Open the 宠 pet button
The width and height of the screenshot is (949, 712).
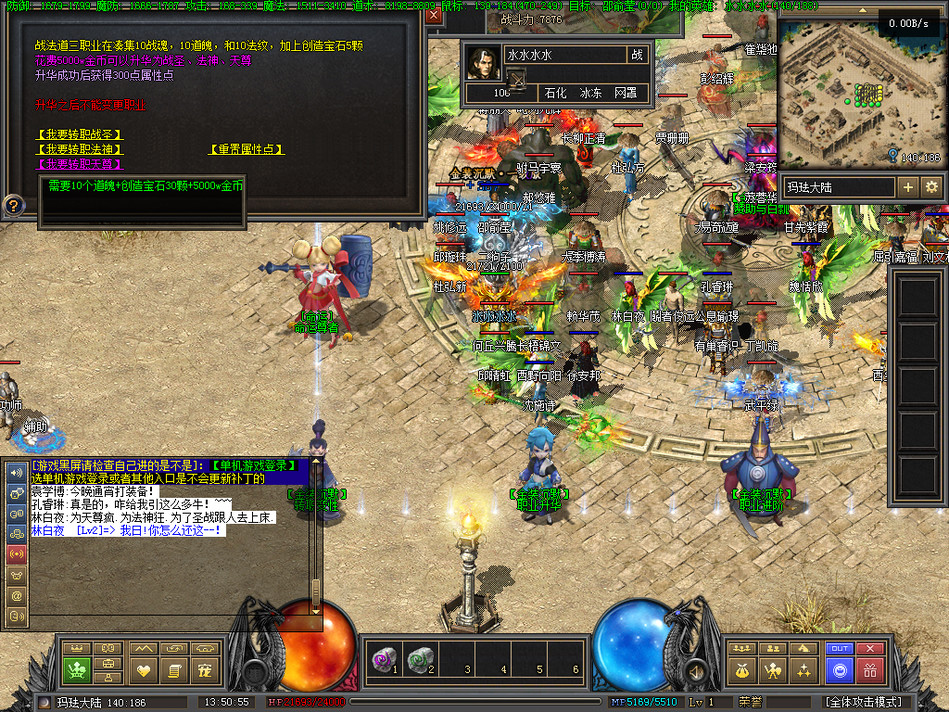click(x=205, y=670)
